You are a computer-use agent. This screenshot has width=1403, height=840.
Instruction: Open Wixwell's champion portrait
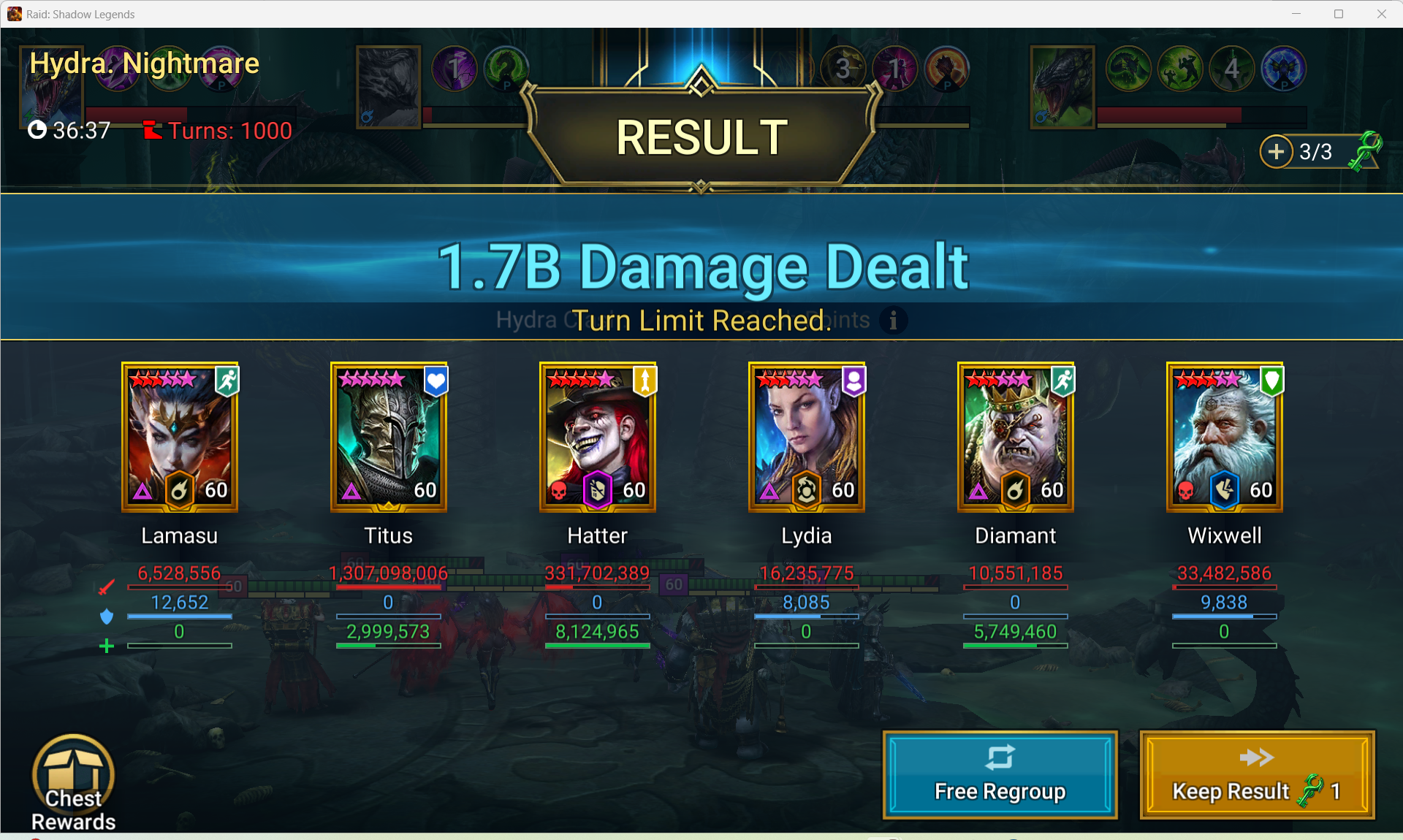pos(1225,437)
